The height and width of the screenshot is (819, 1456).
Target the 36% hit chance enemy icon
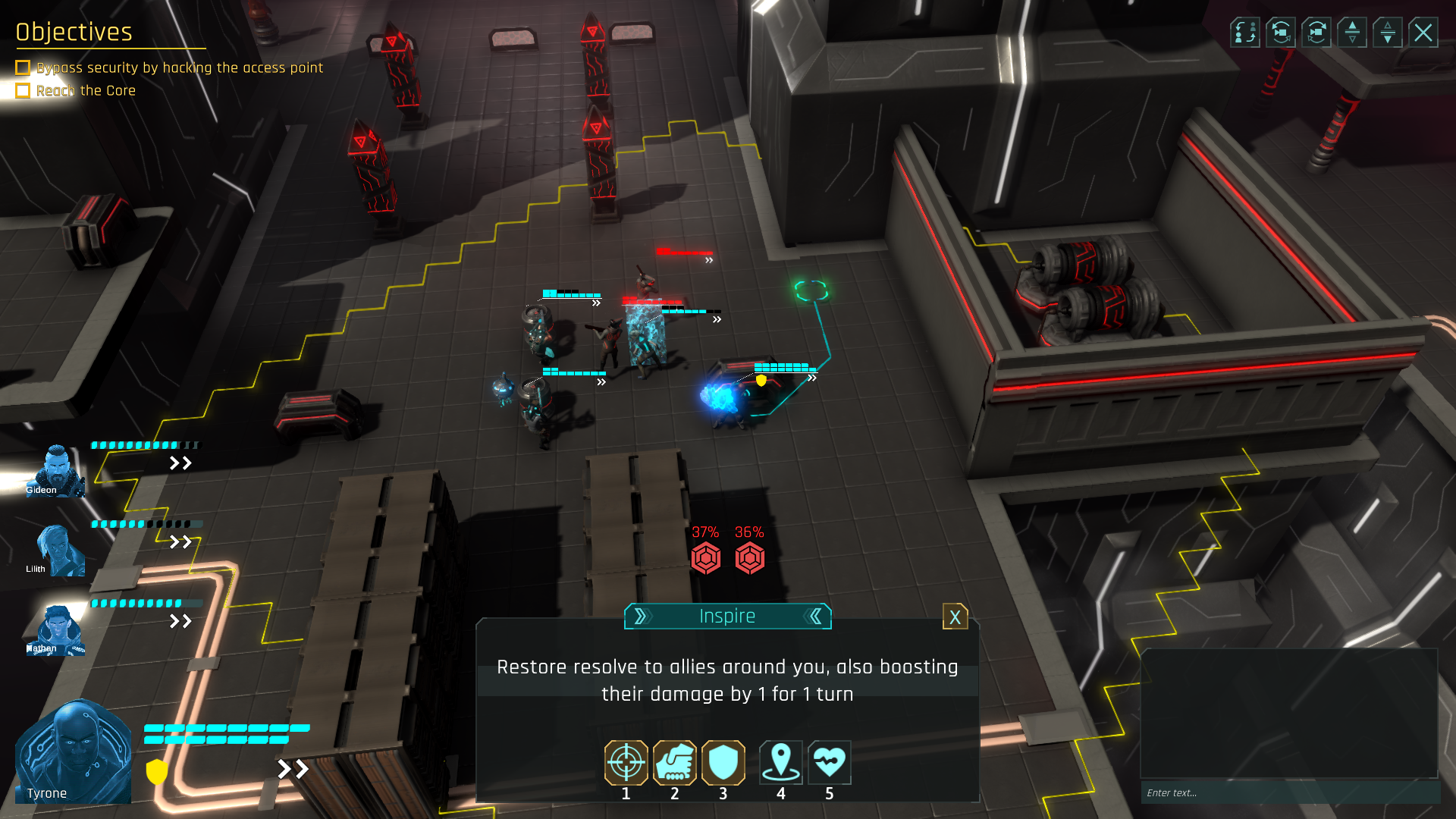[749, 558]
